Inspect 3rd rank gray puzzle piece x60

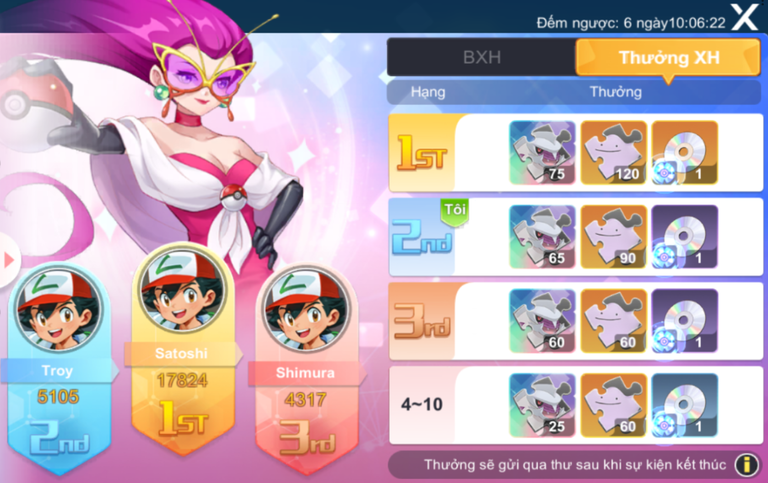point(542,321)
